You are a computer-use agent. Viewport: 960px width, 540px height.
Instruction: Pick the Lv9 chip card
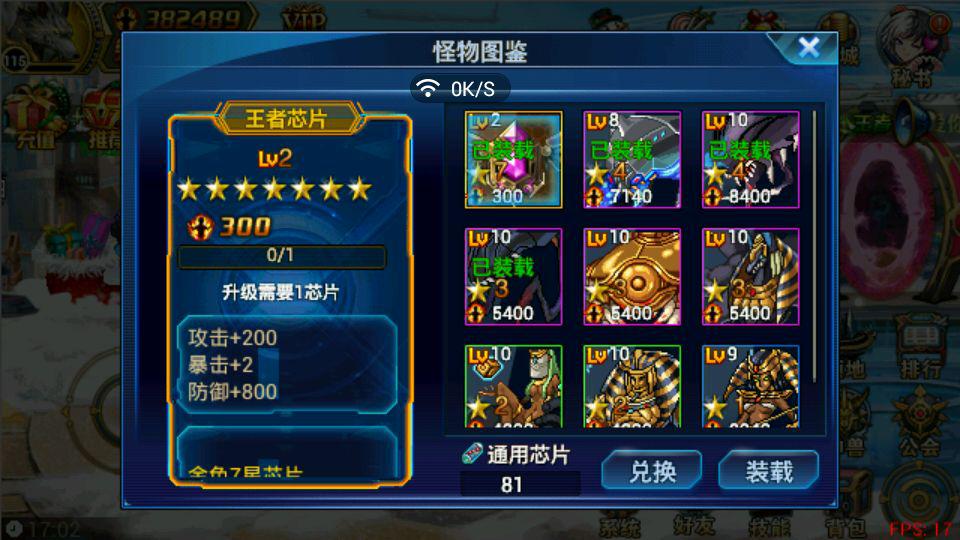750,386
